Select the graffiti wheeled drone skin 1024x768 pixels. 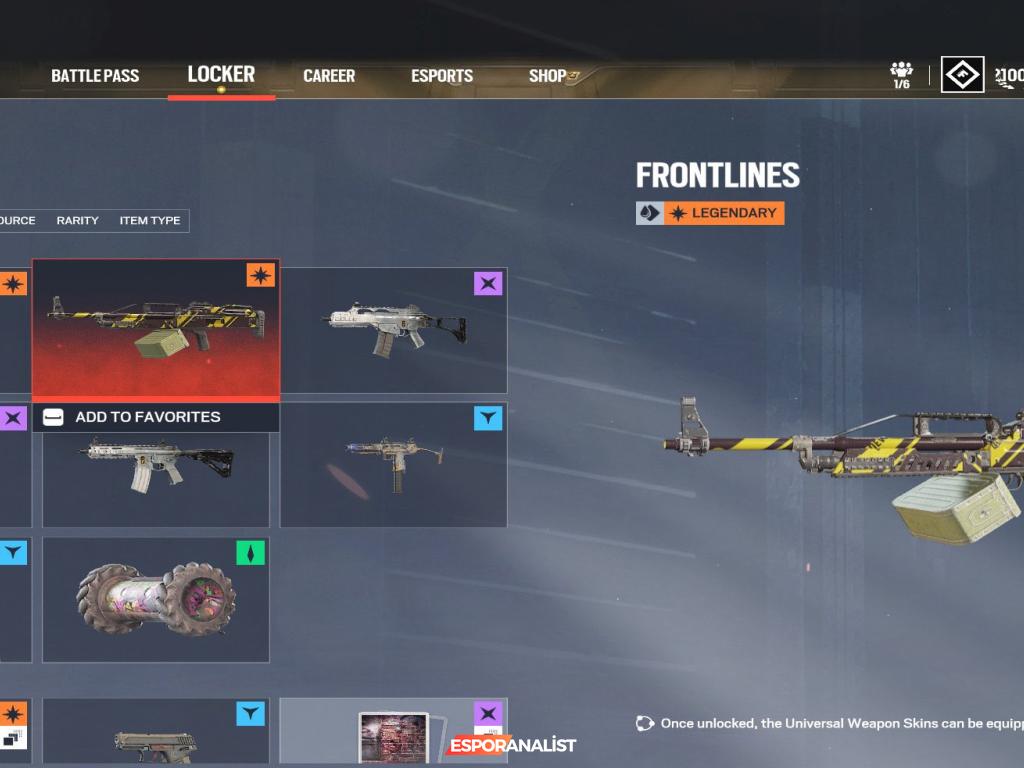[156, 599]
